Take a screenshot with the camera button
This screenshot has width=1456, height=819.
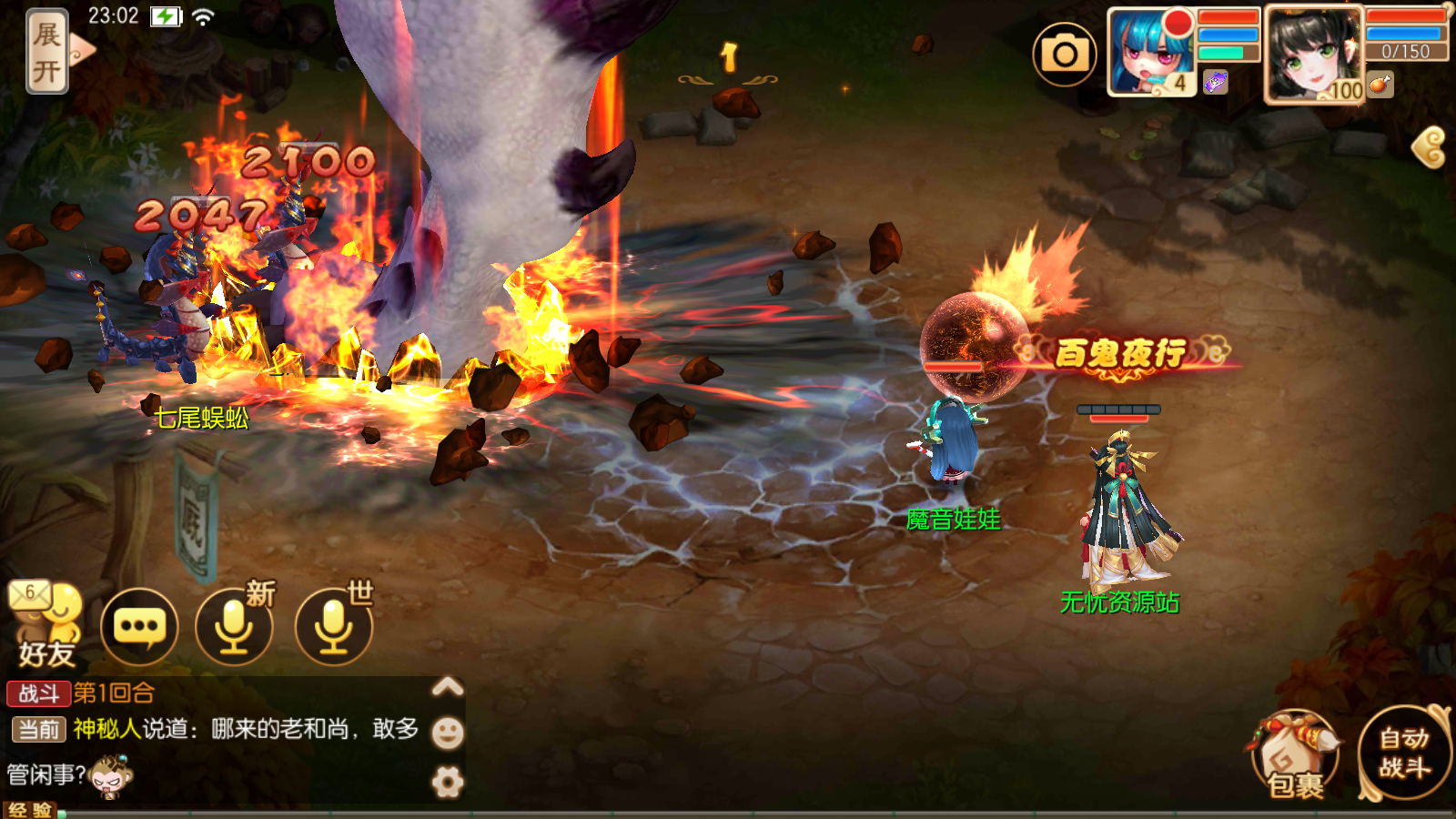pos(1065,55)
